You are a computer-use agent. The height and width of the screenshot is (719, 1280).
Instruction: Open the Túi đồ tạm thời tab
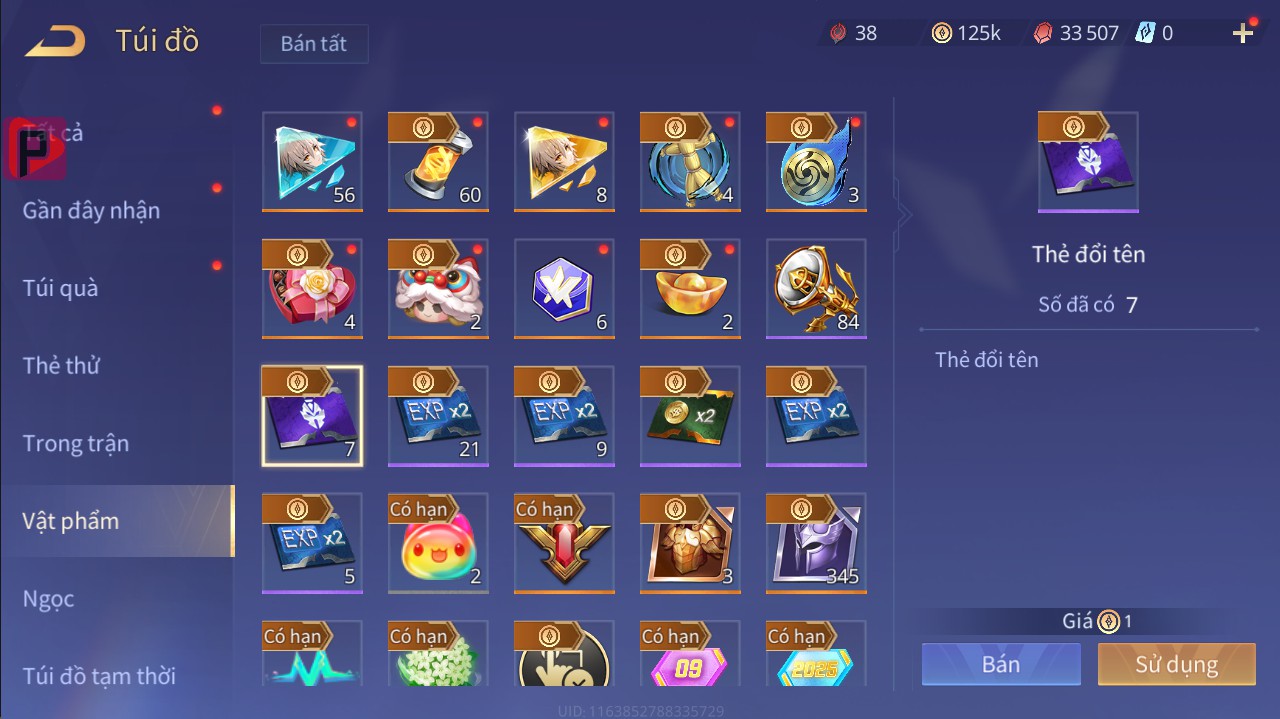click(99, 676)
